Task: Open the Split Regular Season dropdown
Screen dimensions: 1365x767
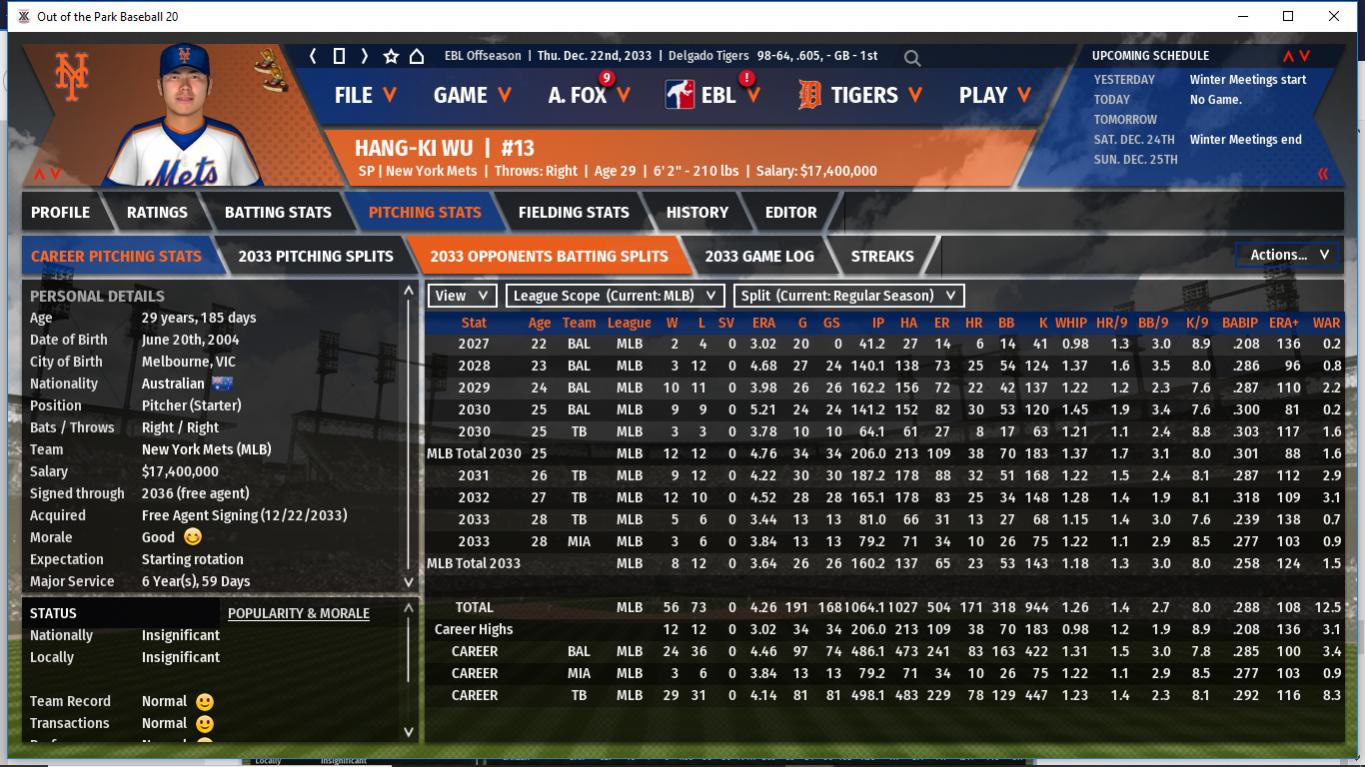Action: 849,296
